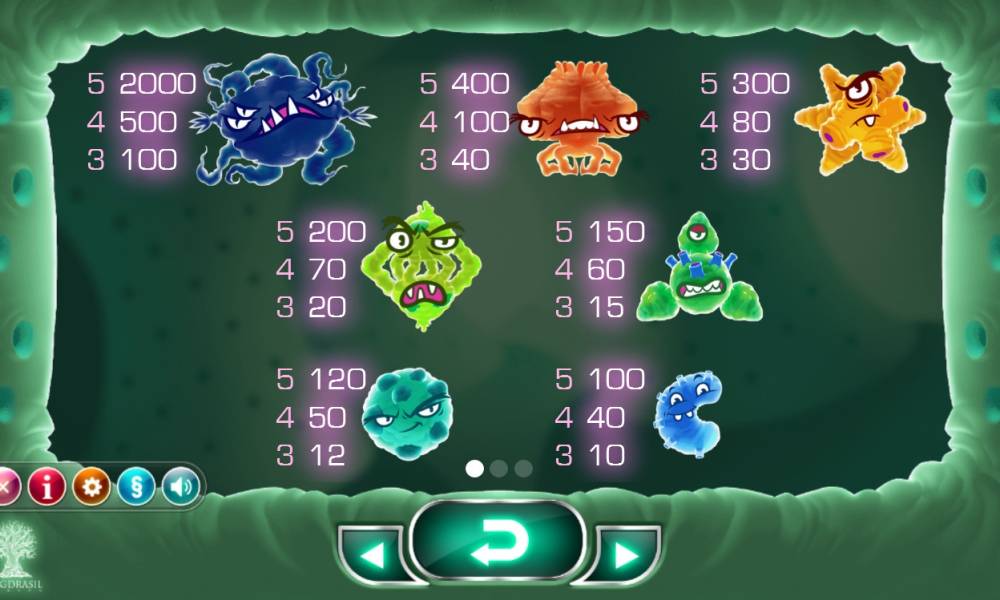Open settings with the orange gear icon
The height and width of the screenshot is (600, 1000).
(91, 488)
